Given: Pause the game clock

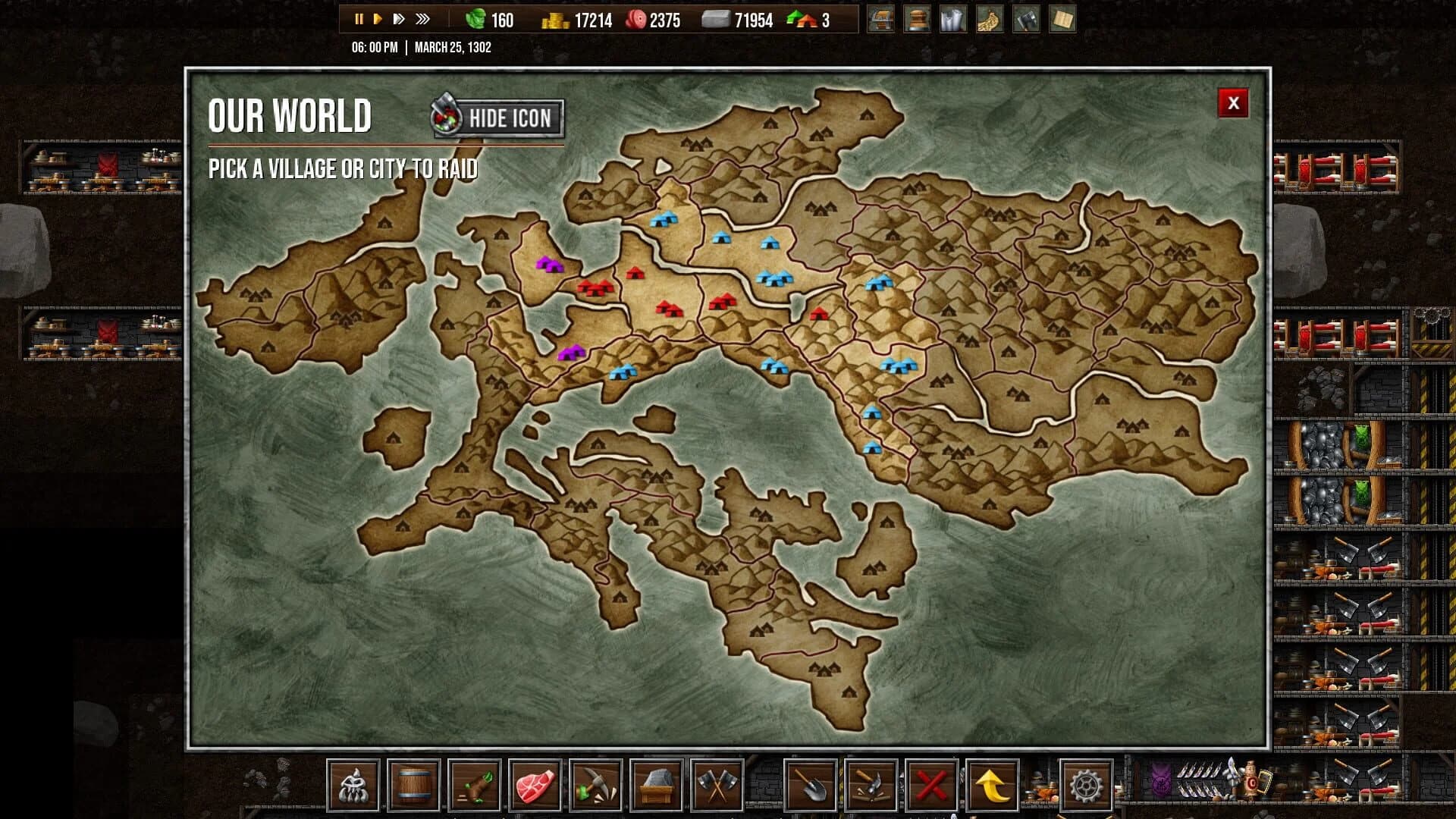Looking at the screenshot, I should [x=358, y=19].
